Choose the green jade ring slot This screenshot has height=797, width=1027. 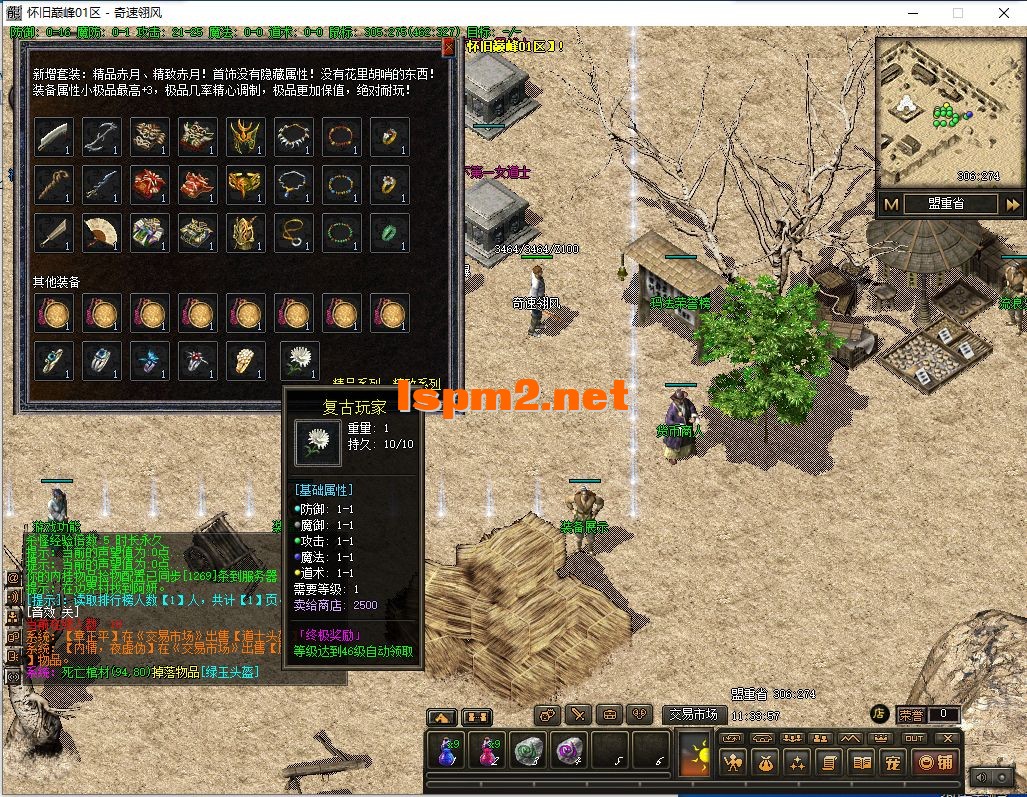[390, 232]
